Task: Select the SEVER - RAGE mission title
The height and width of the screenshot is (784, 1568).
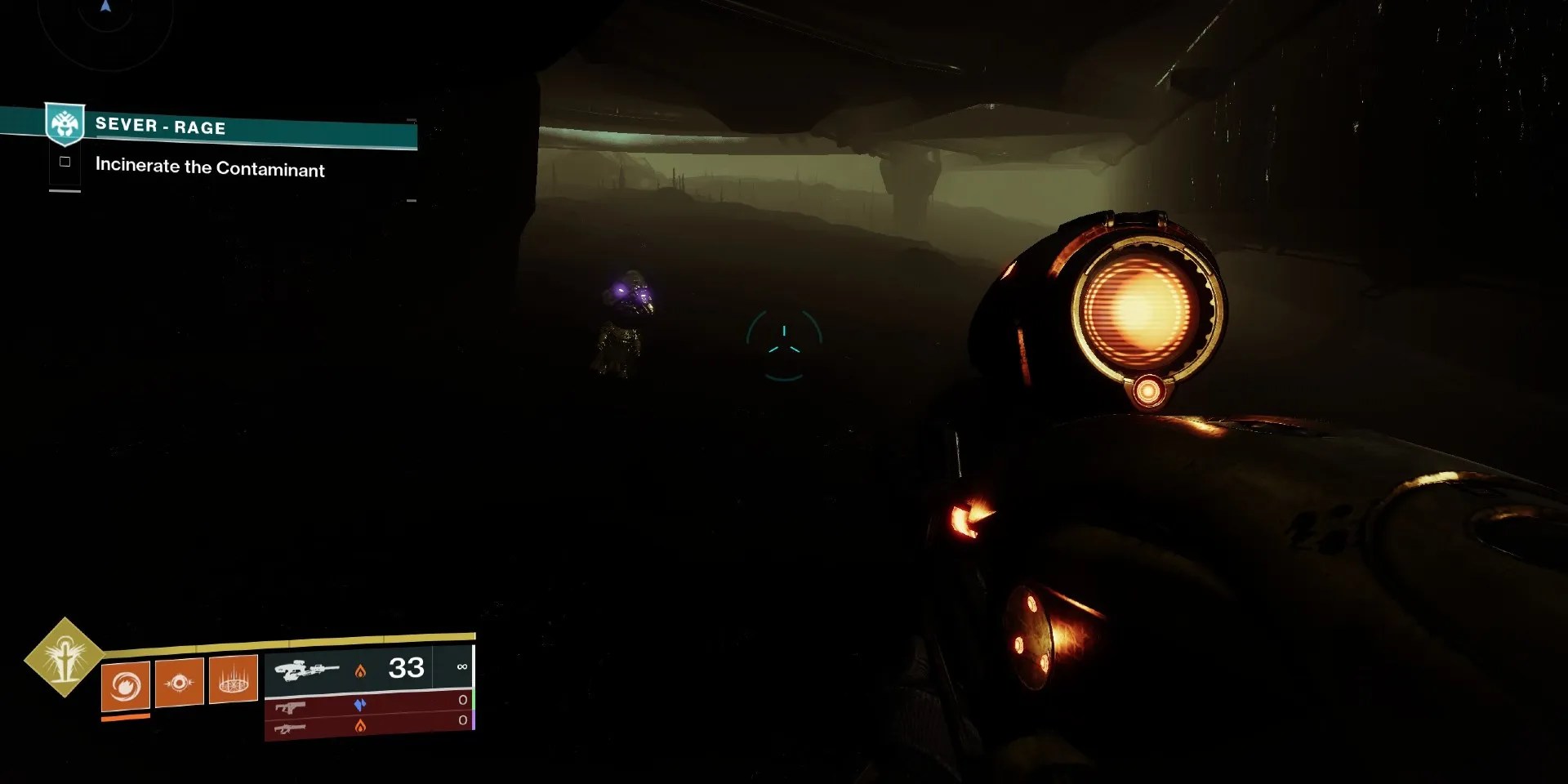Action: point(161,127)
